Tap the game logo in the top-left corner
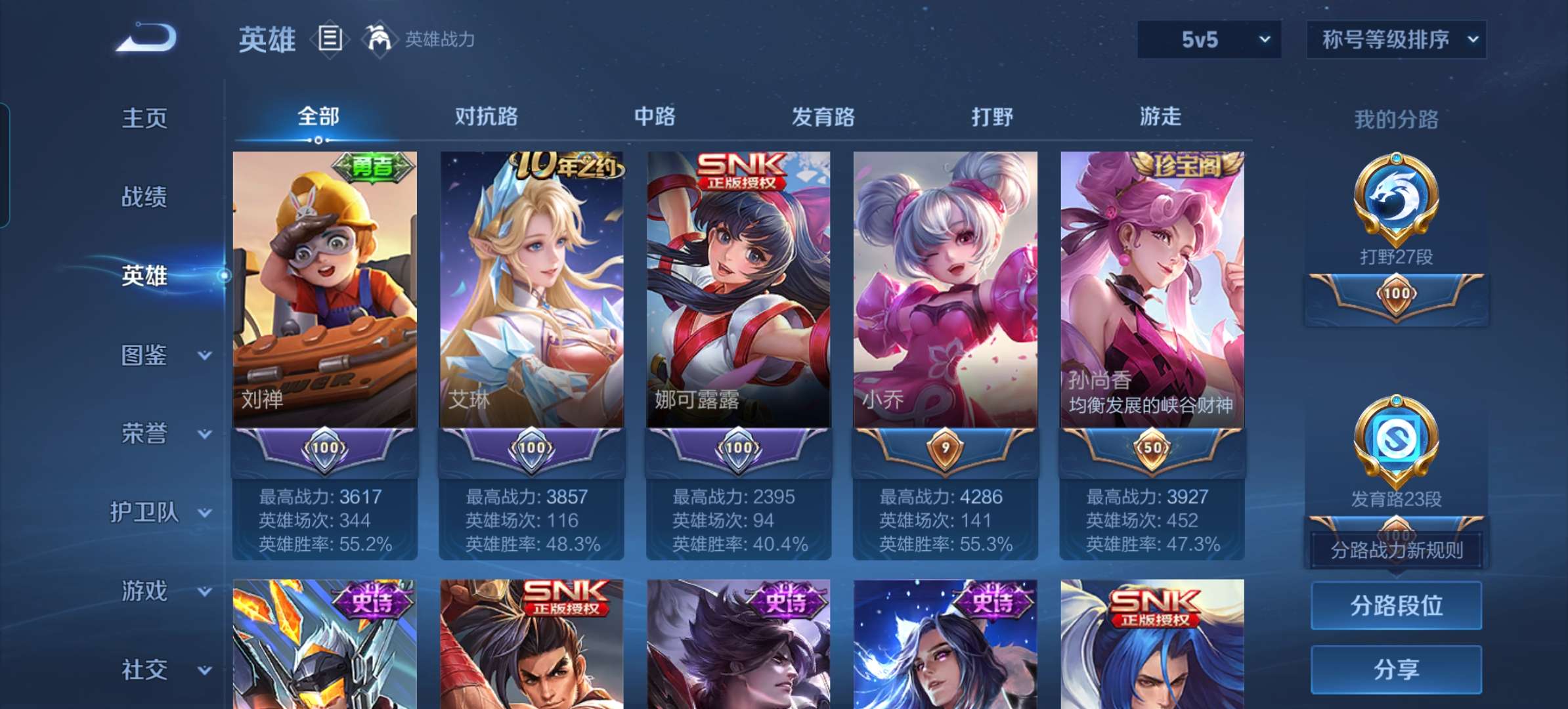The image size is (1568, 709). [148, 37]
